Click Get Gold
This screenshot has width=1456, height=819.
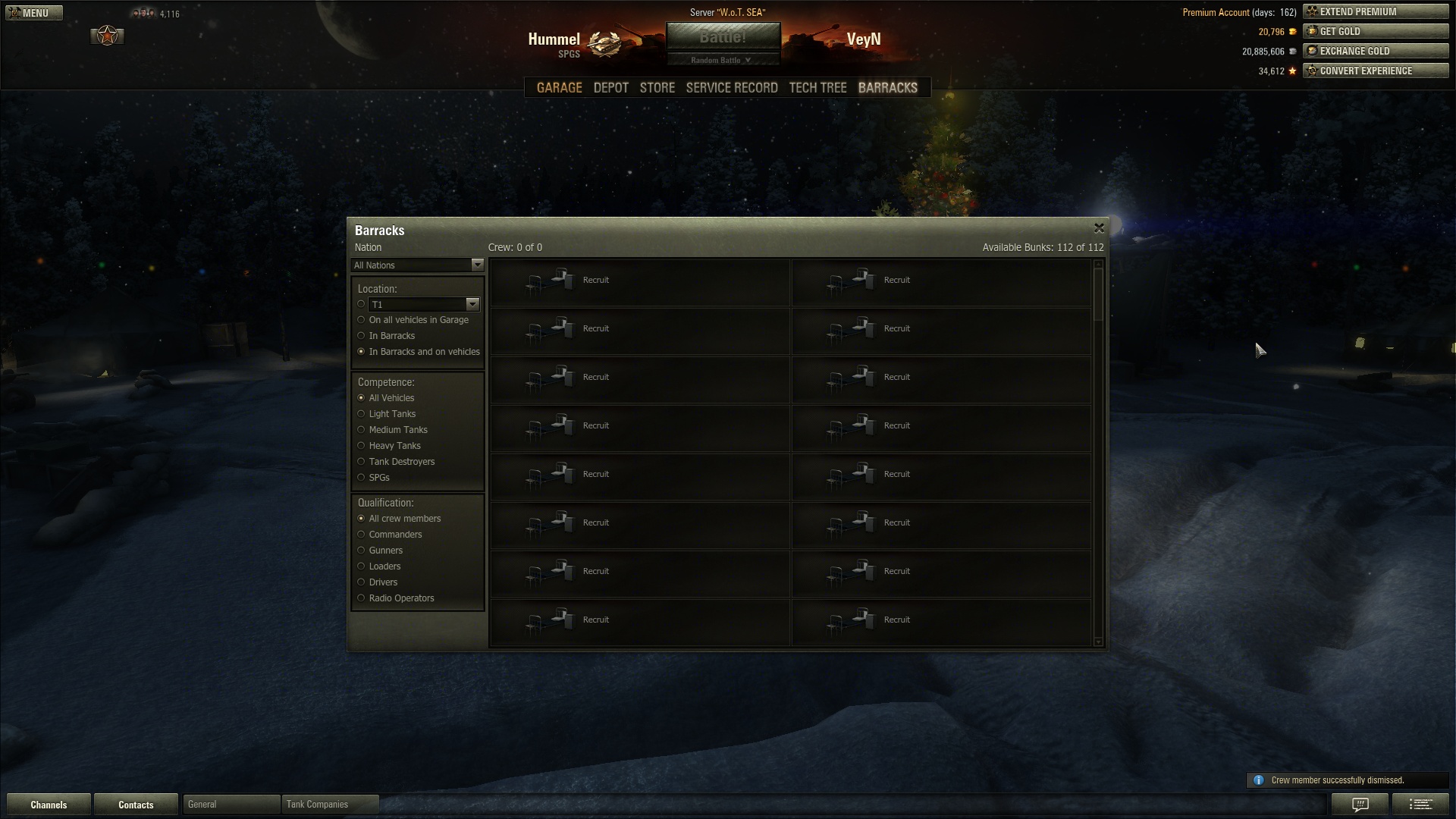point(1375,32)
